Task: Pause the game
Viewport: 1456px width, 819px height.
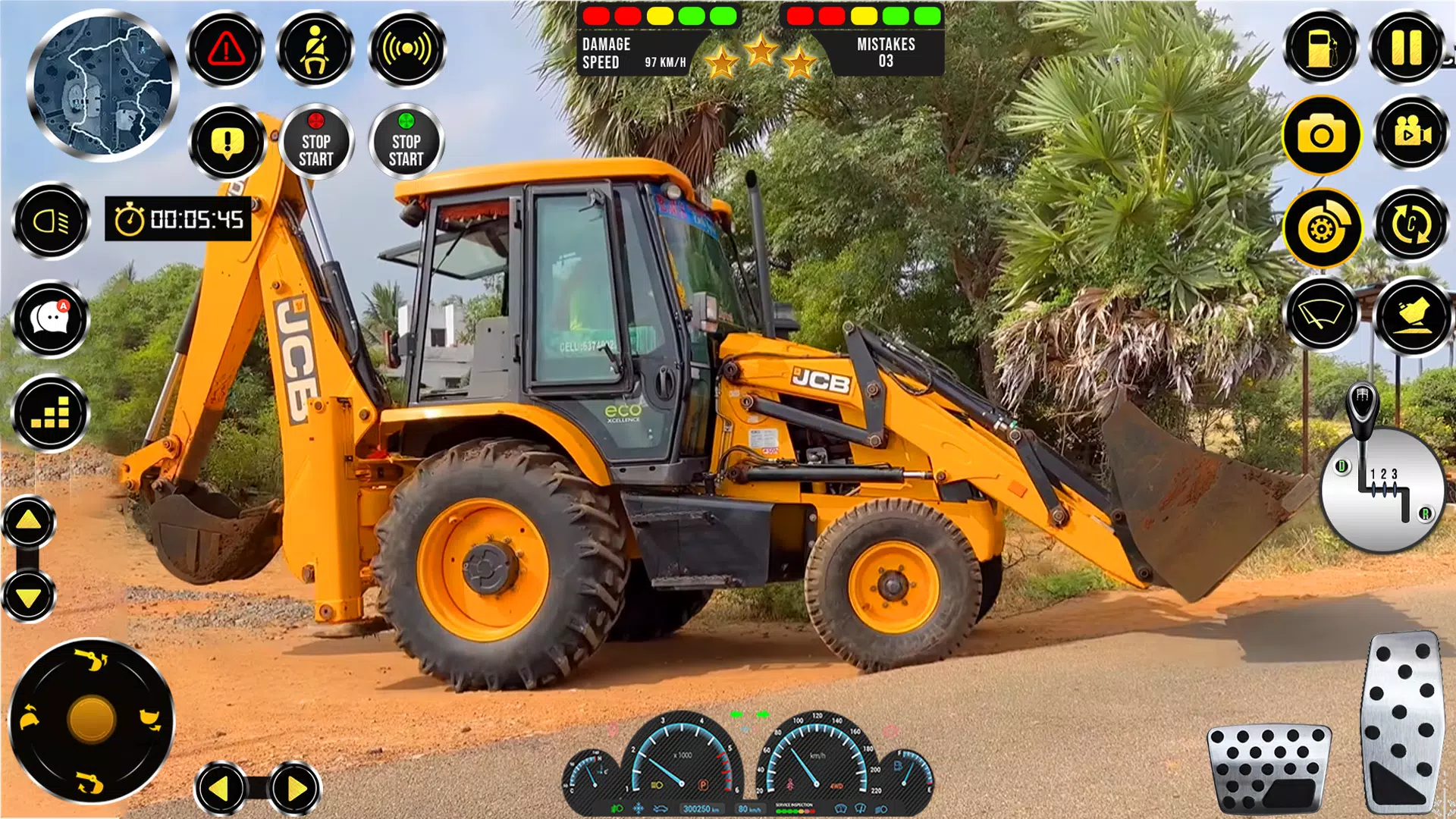Action: [x=1407, y=47]
